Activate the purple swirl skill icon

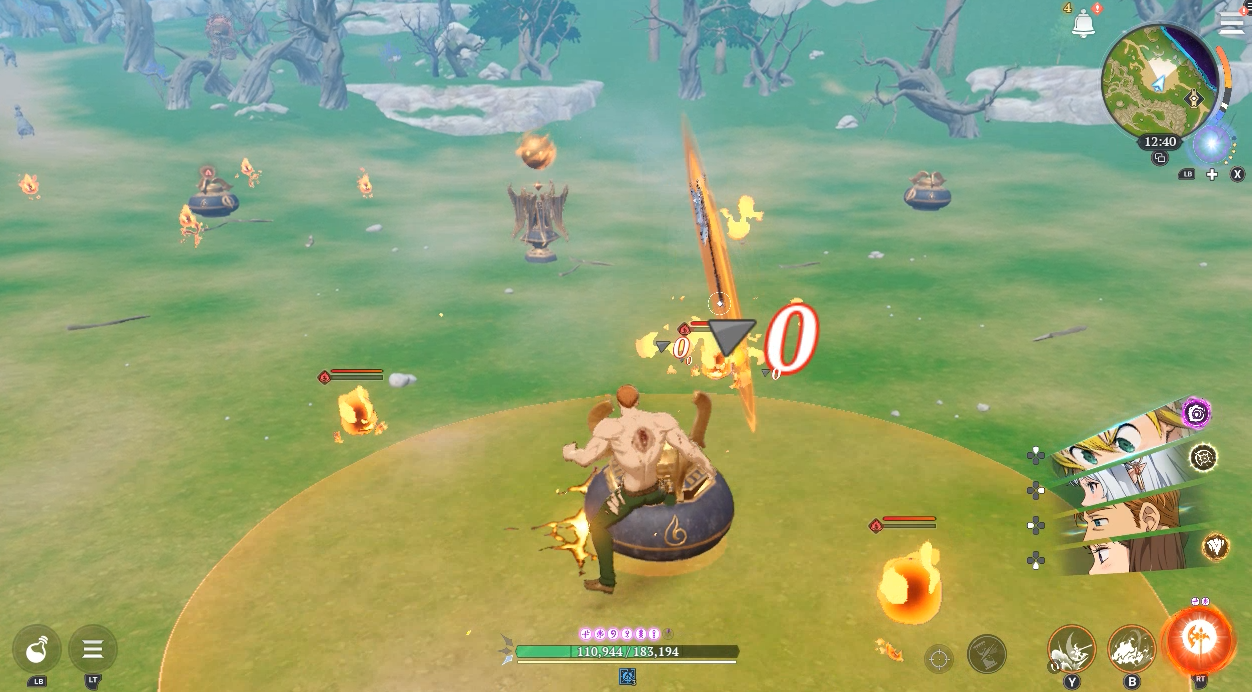tap(1196, 412)
